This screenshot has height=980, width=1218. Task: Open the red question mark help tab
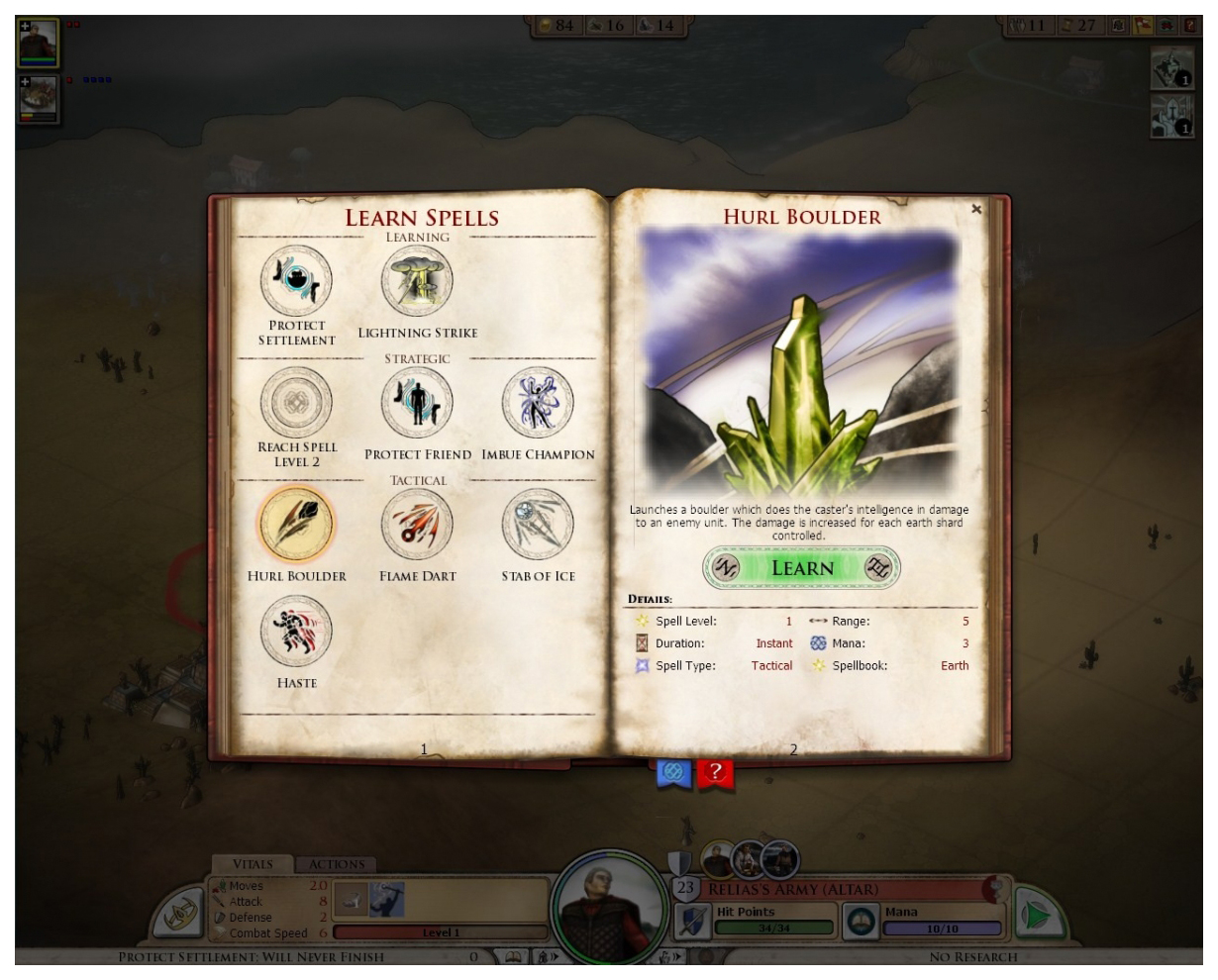click(715, 772)
